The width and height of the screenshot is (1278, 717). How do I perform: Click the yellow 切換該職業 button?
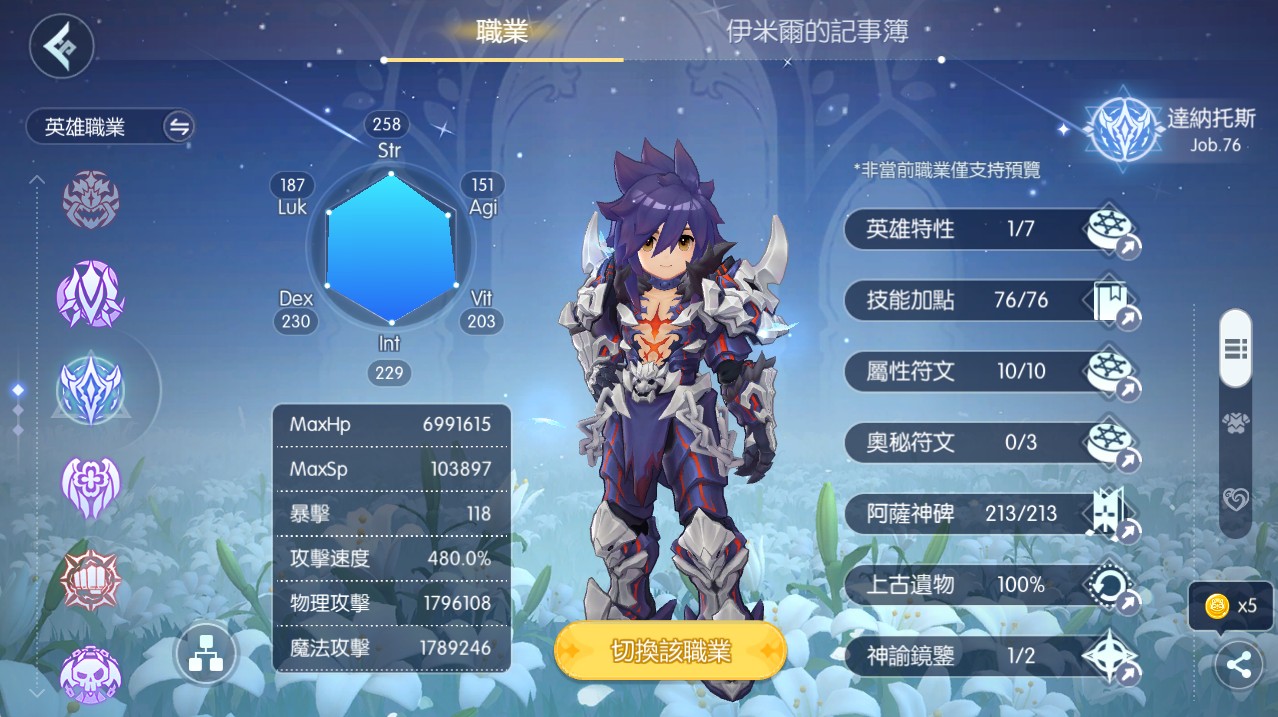tap(670, 652)
